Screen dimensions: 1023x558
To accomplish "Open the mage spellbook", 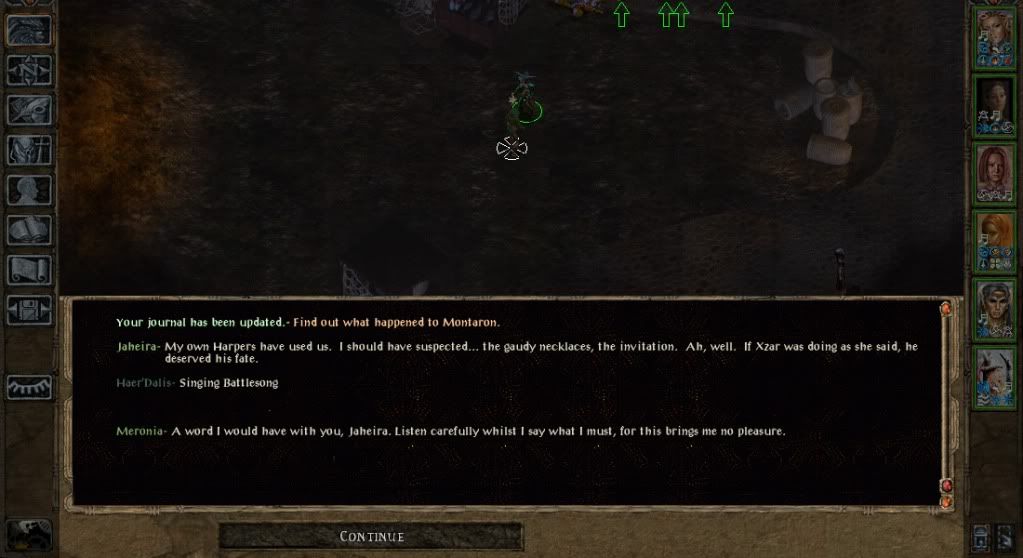I will coord(29,230).
